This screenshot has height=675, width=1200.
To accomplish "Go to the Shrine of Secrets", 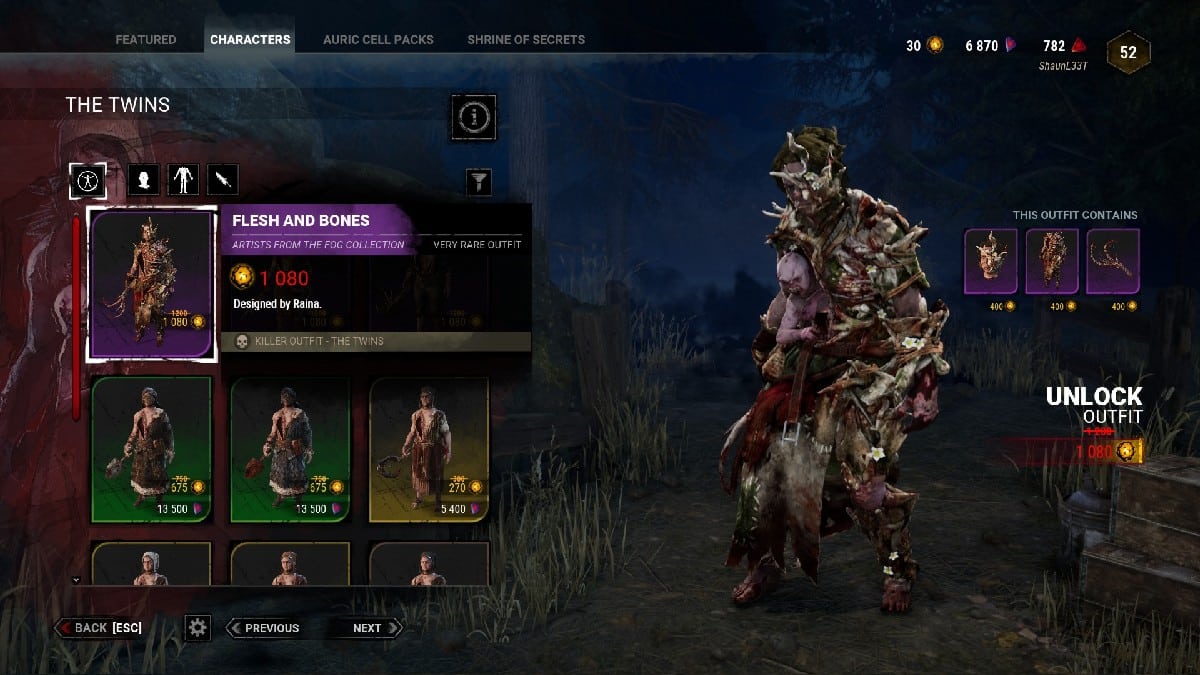I will coord(526,40).
